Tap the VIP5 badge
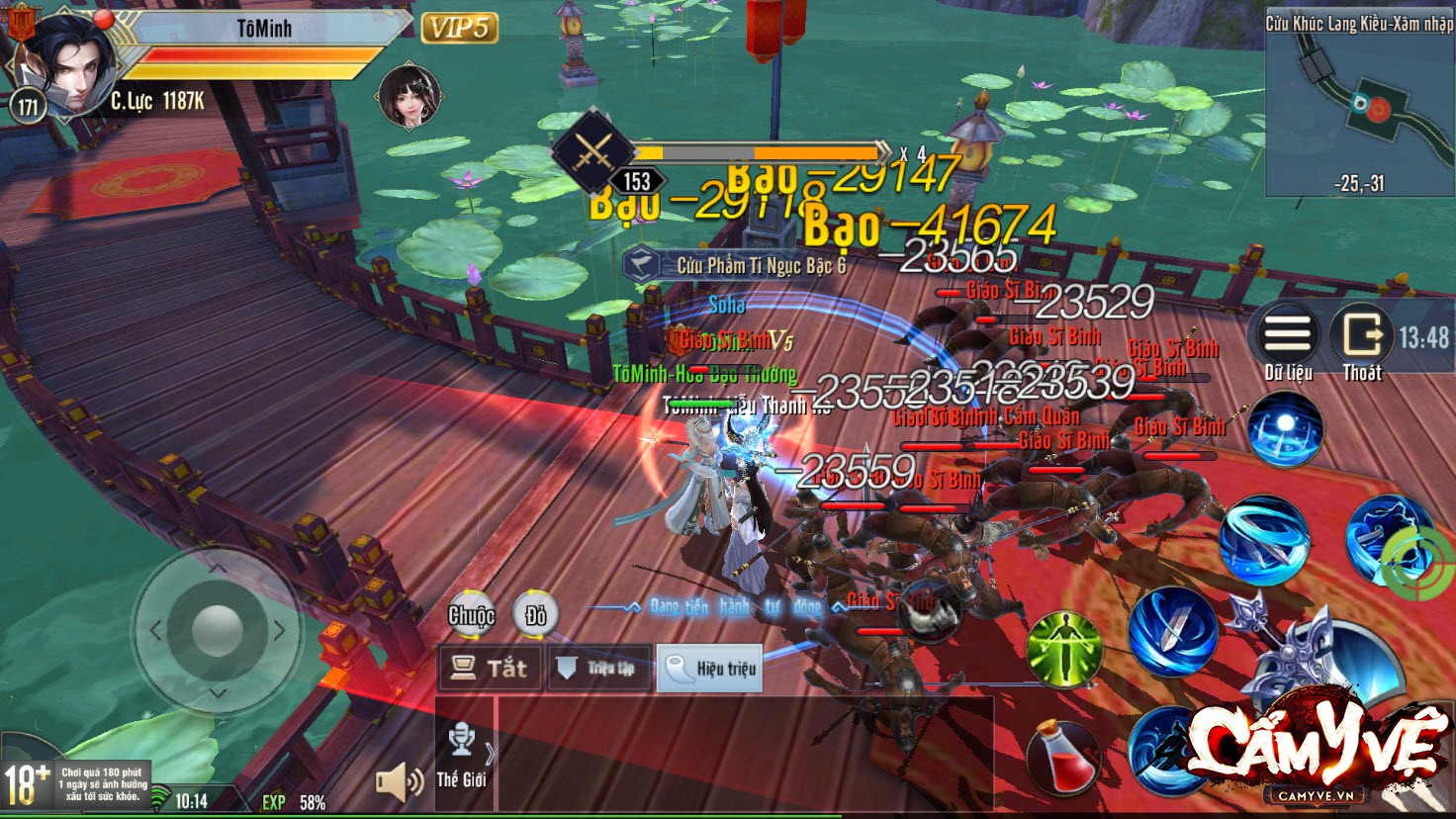Image resolution: width=1456 pixels, height=819 pixels. pos(461,30)
